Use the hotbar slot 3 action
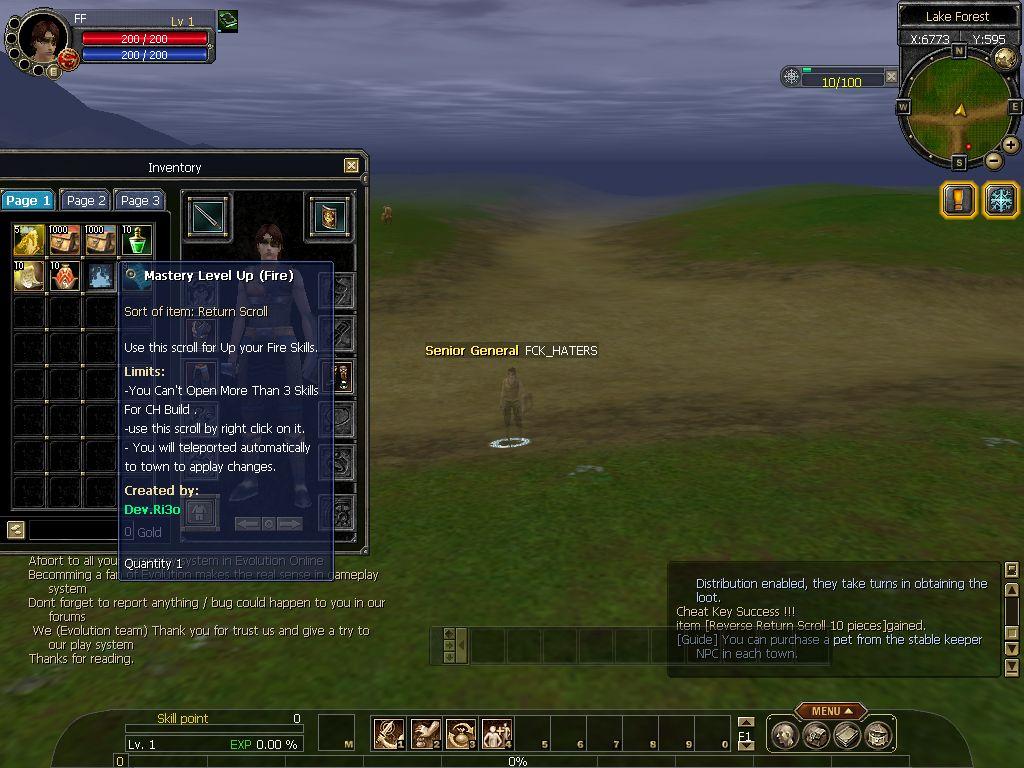1024x768 pixels. click(461, 734)
